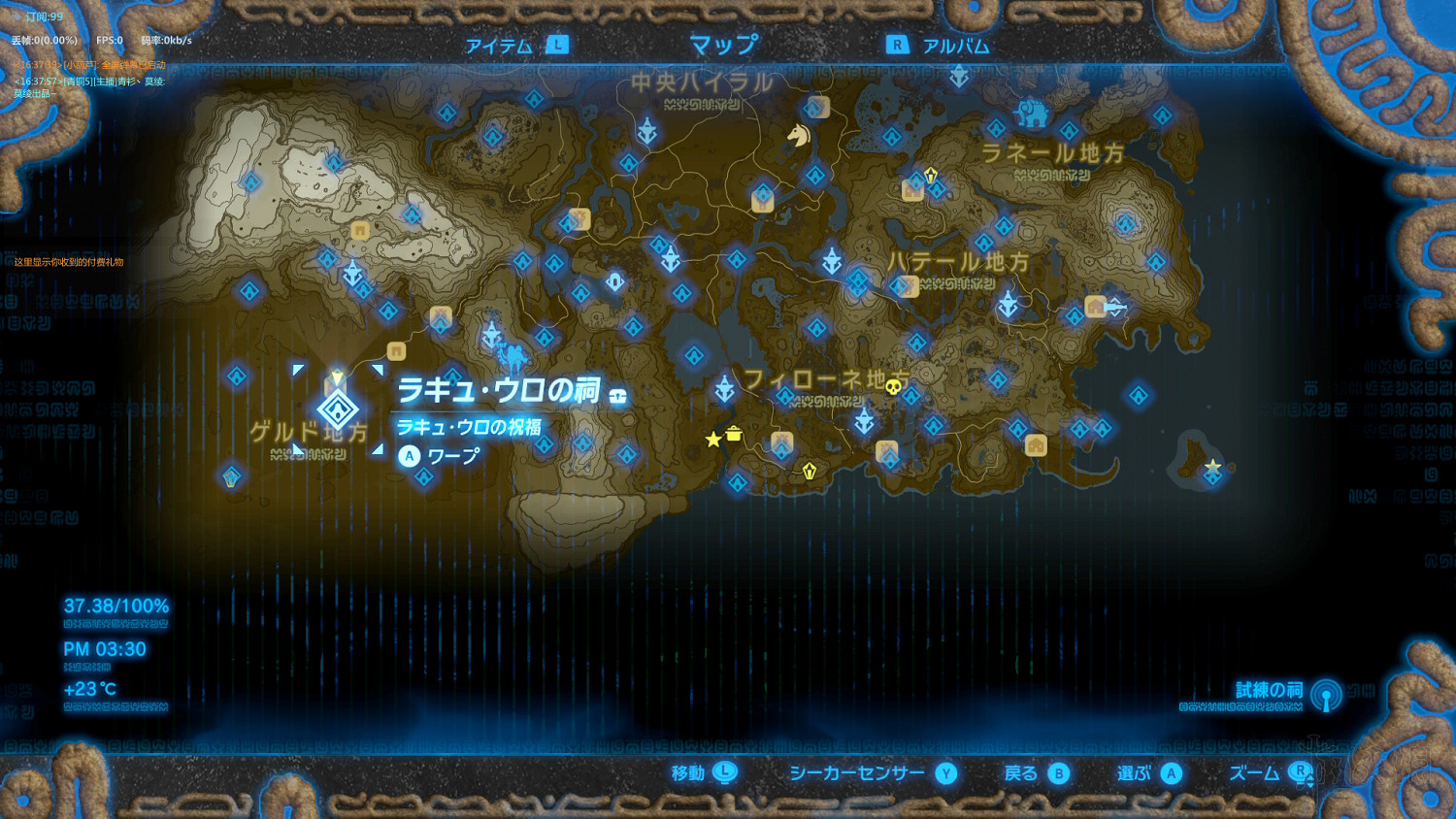Screen dimensions: 1456x819
Task: Select the horse stamp icon near 中央ハイラル
Action: 798,137
